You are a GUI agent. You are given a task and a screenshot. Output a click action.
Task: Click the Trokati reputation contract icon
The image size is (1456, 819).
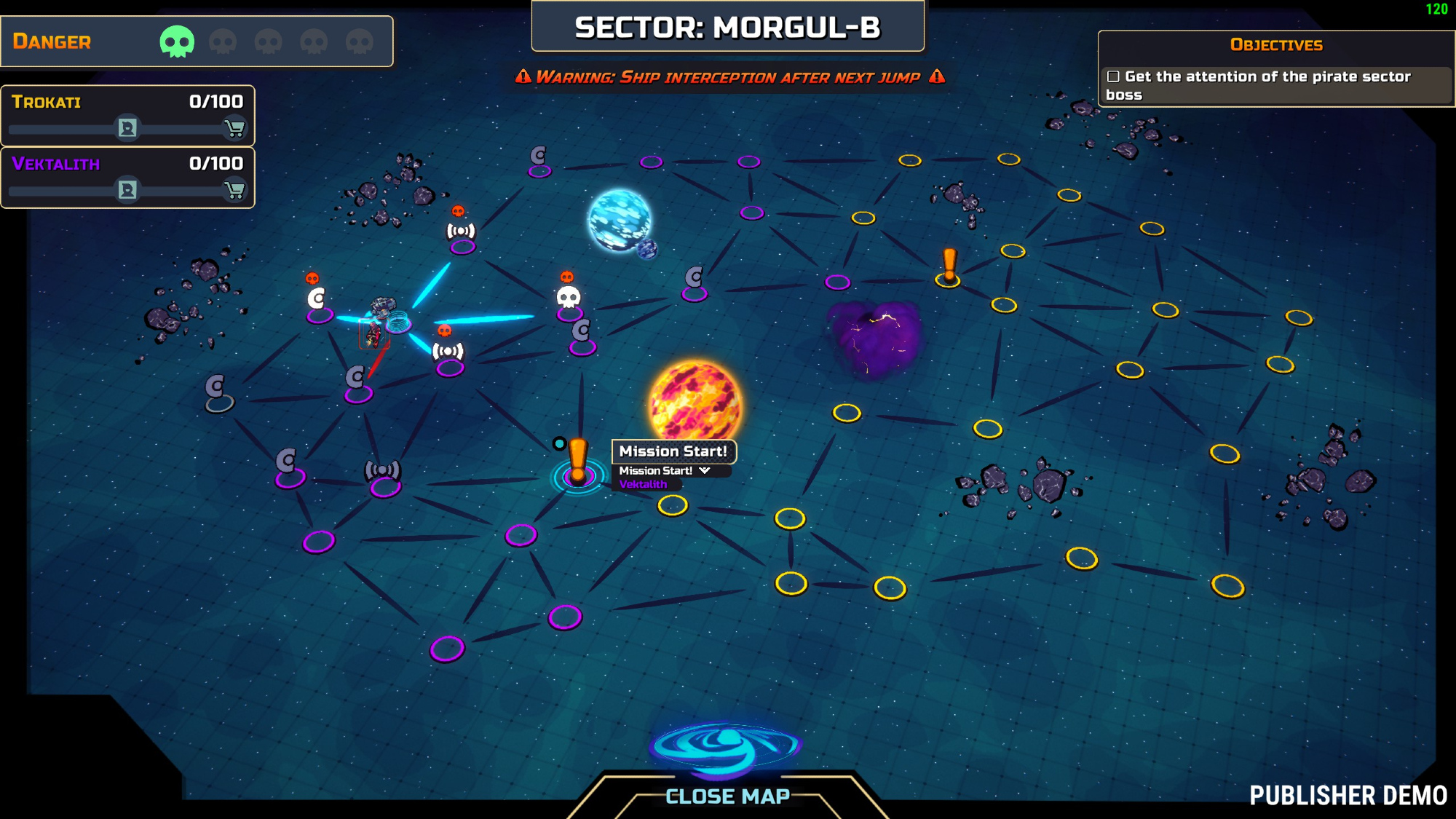pos(127,129)
